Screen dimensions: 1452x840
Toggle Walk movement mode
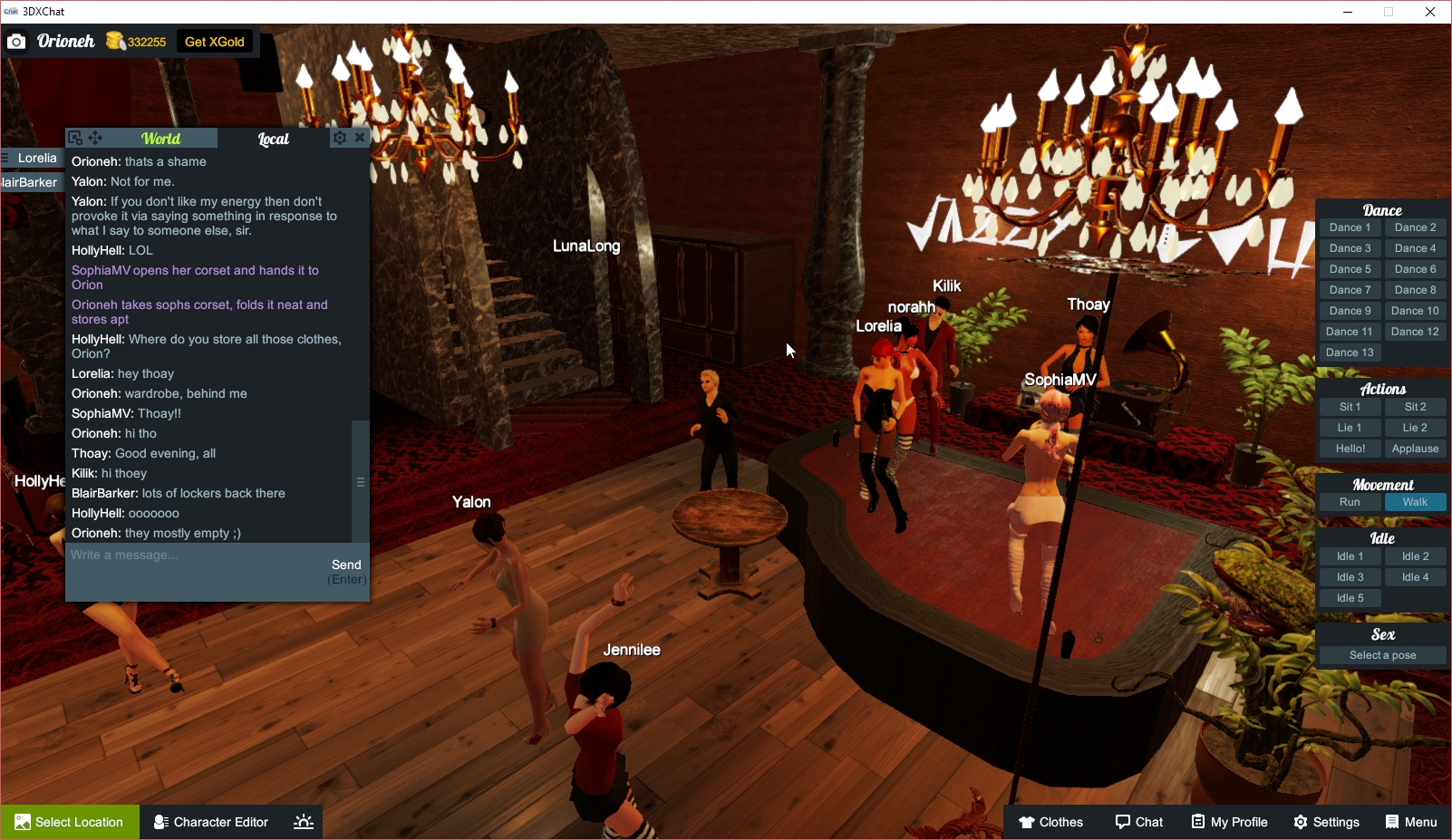[1415, 501]
